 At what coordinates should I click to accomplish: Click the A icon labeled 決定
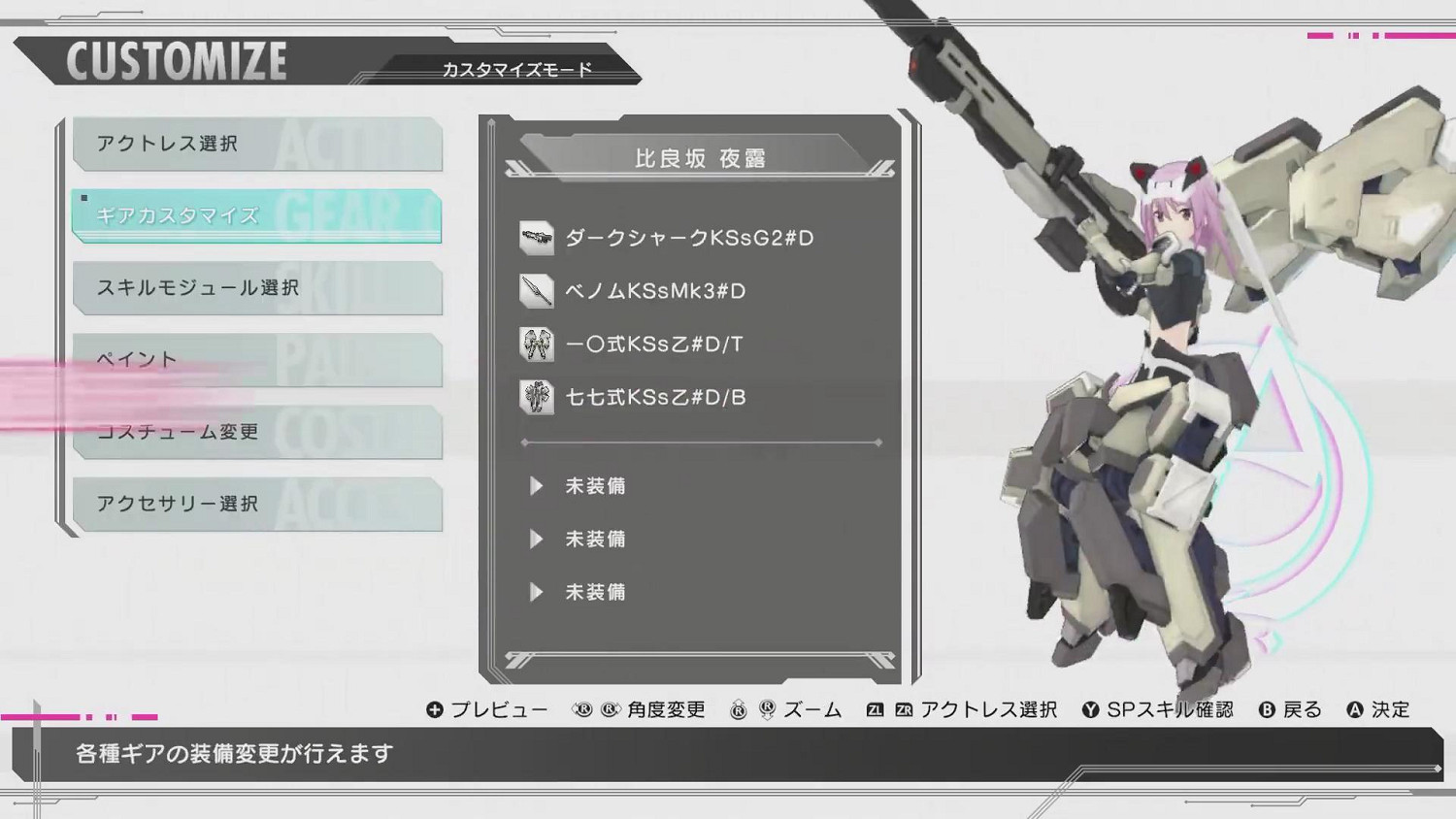[x=1357, y=709]
